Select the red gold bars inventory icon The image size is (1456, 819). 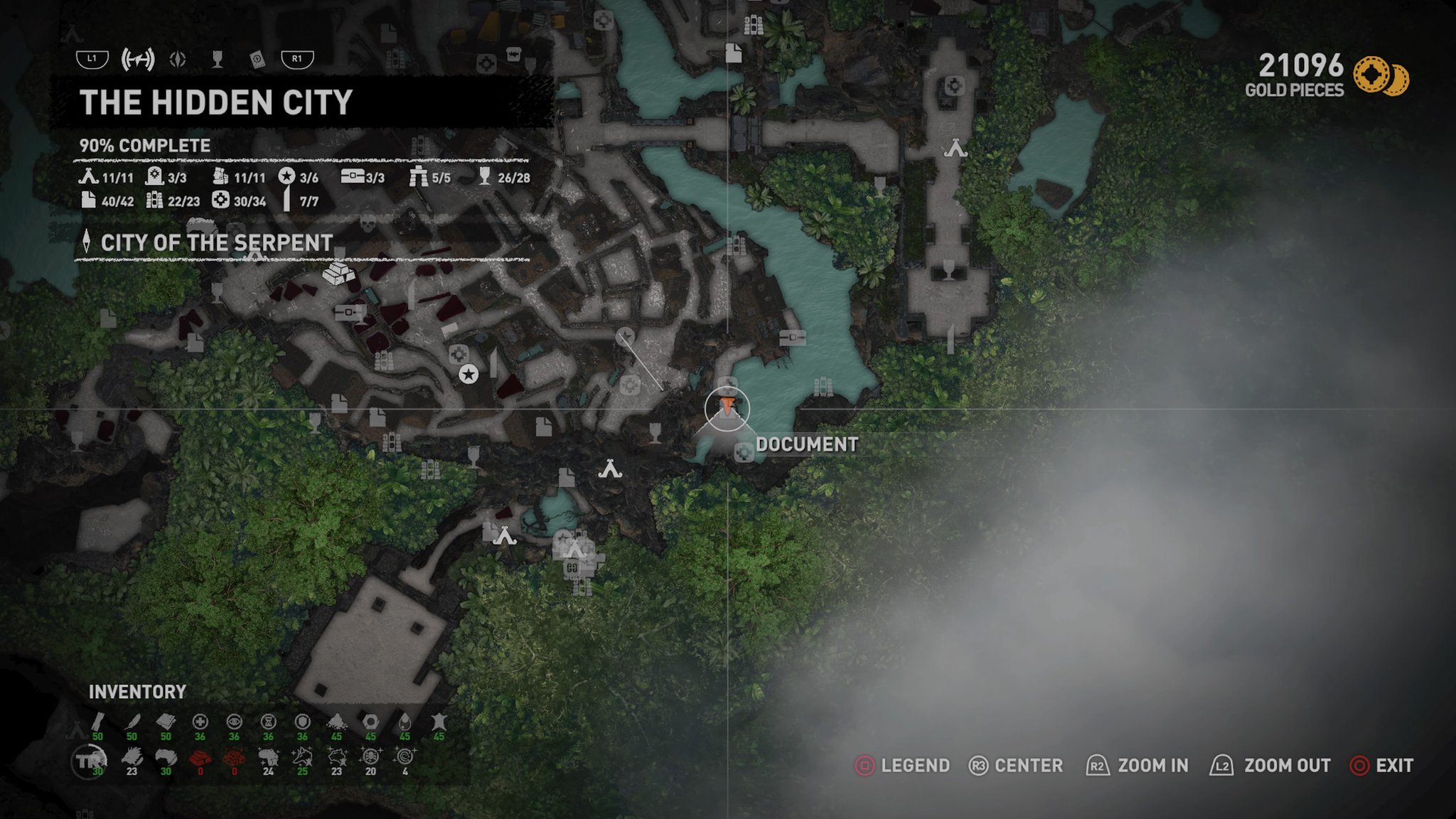coord(200,759)
